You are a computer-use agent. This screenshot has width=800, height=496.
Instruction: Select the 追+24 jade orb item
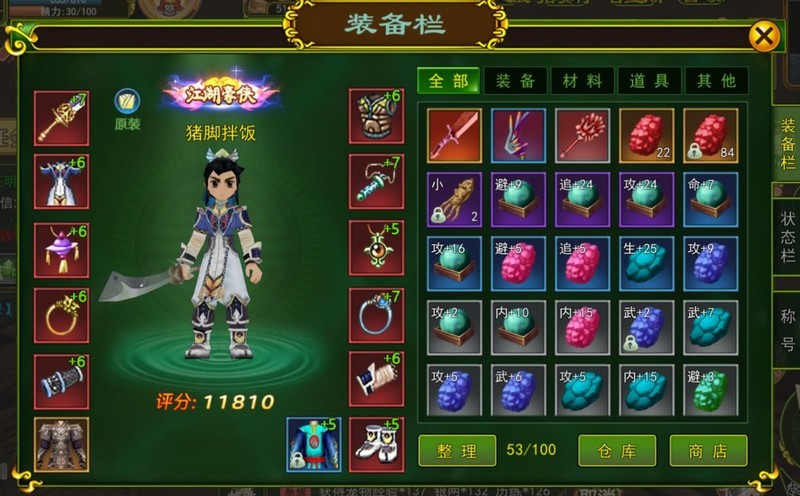[582, 199]
